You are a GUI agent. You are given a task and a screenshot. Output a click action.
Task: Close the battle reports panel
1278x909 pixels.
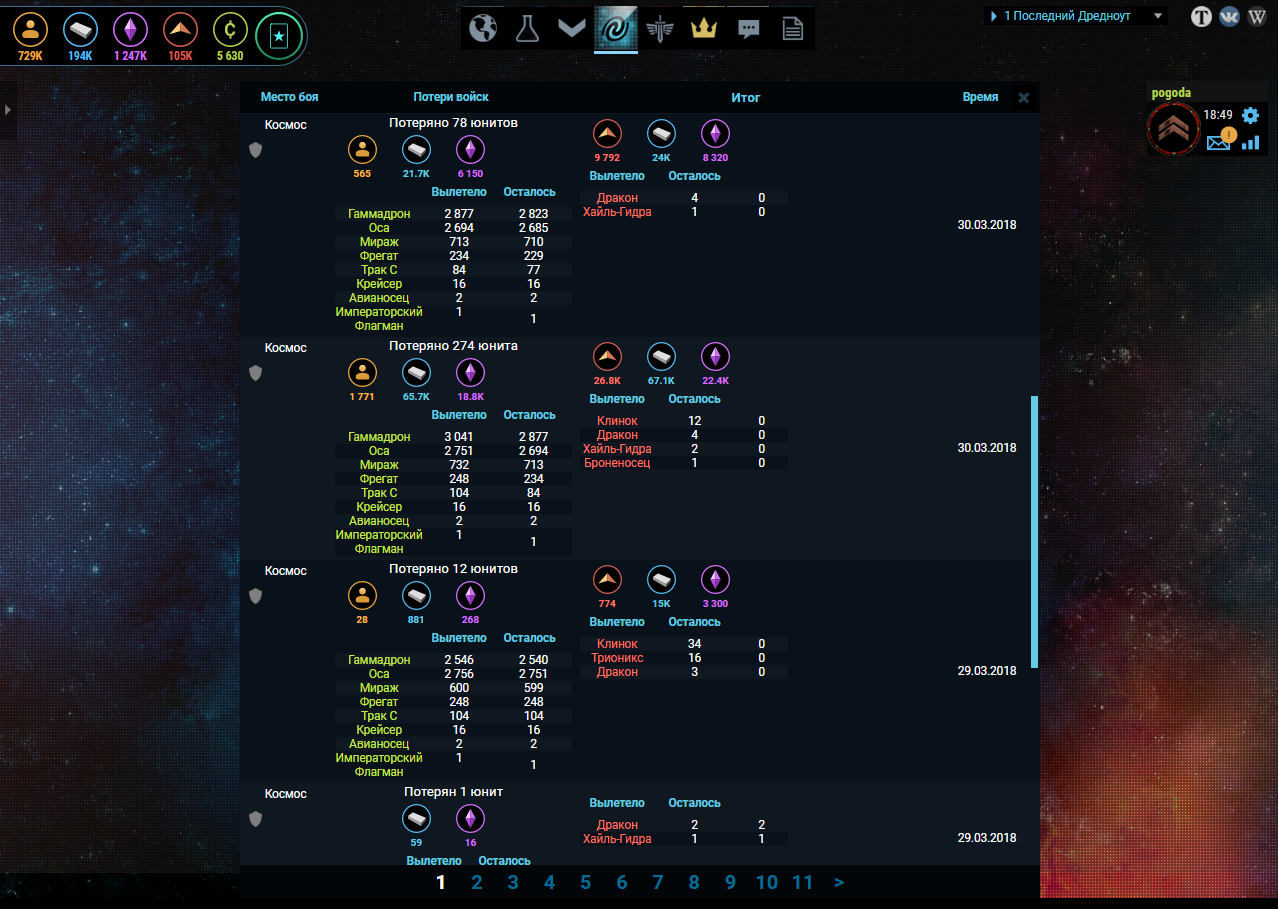click(1023, 98)
